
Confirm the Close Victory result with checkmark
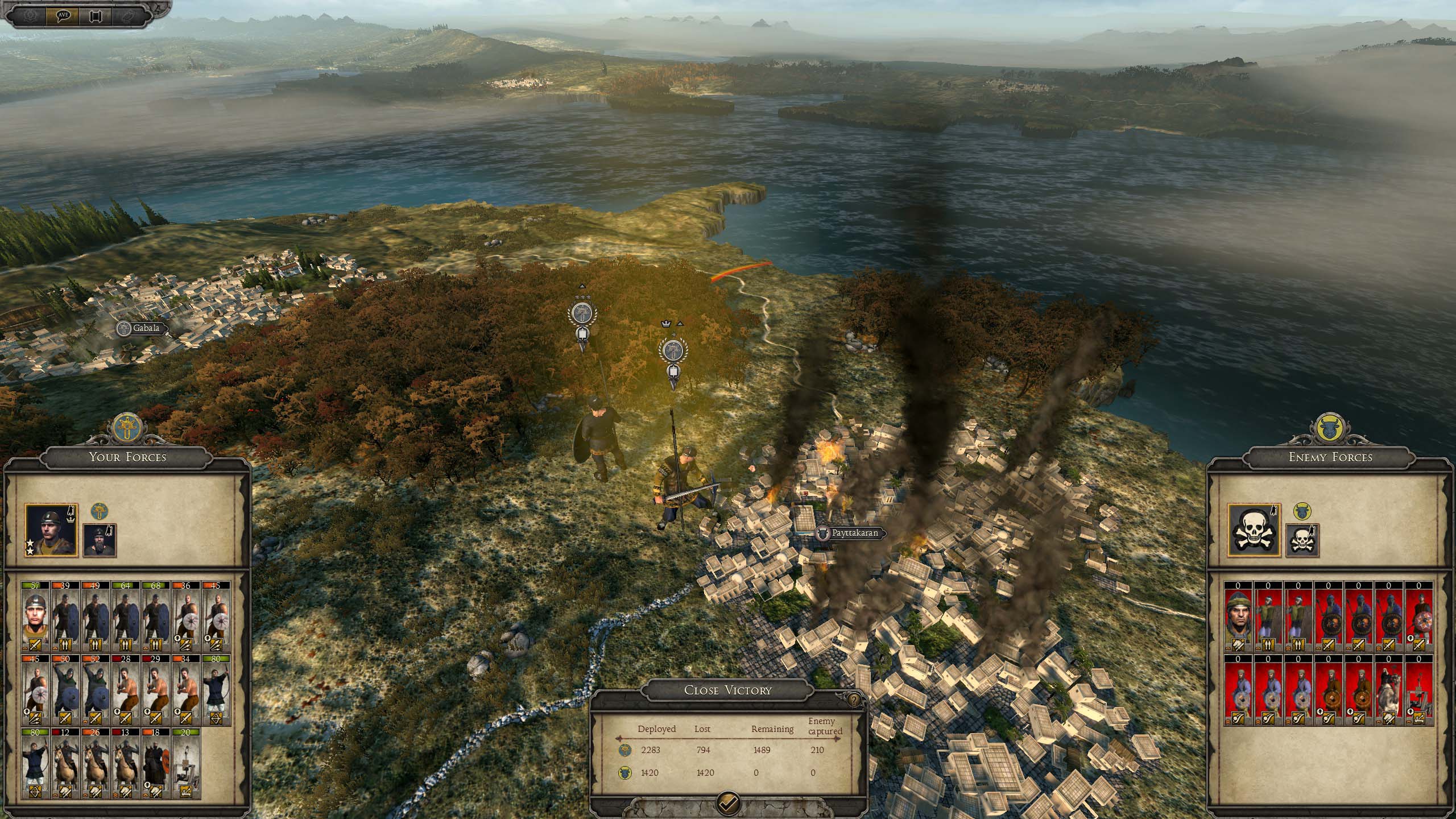[729, 802]
